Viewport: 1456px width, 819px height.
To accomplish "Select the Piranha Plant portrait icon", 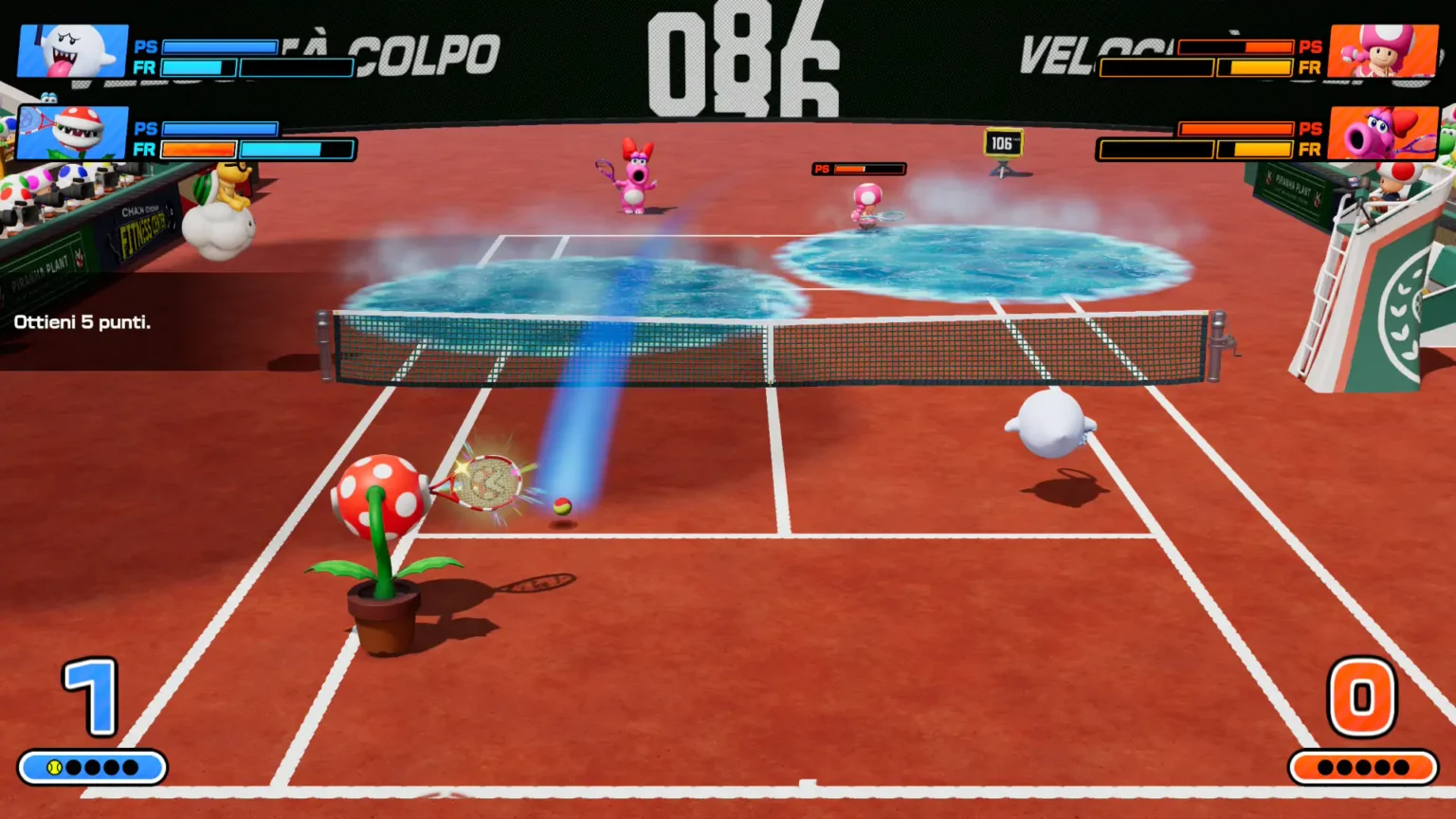I will click(73, 133).
